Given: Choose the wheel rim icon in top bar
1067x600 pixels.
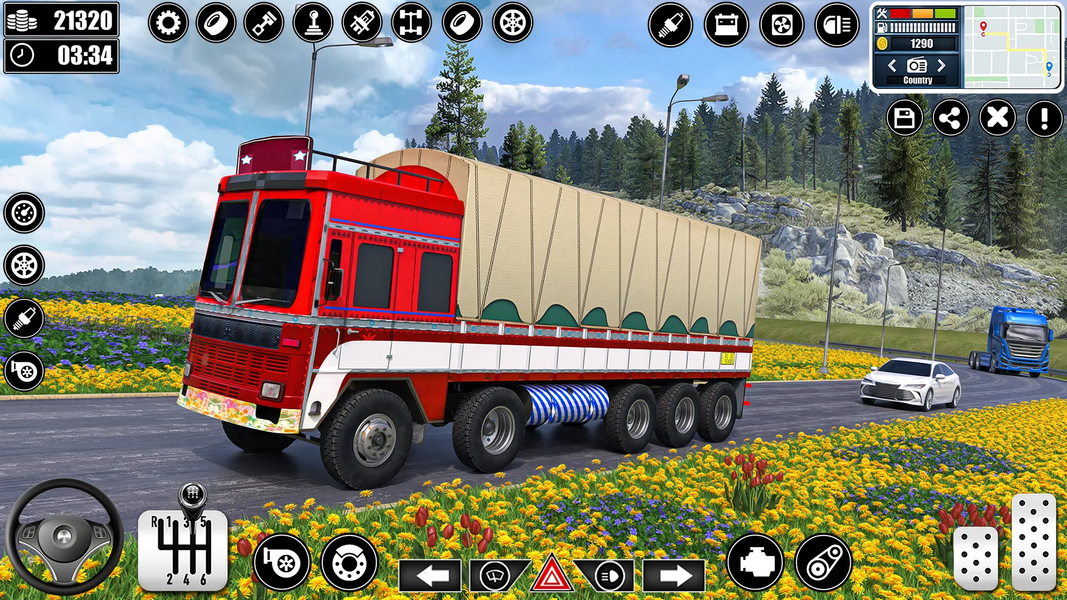Looking at the screenshot, I should 512,22.
